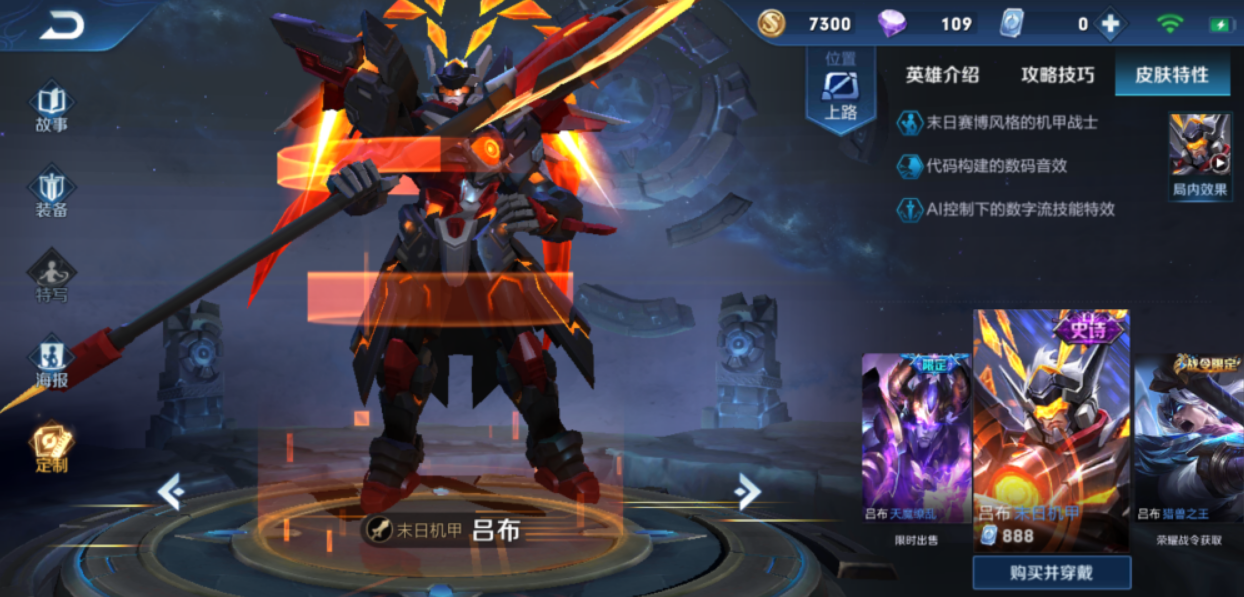The image size is (1244, 597).
Task: Select the 天魔缭乱 skin card
Action: 916,438
